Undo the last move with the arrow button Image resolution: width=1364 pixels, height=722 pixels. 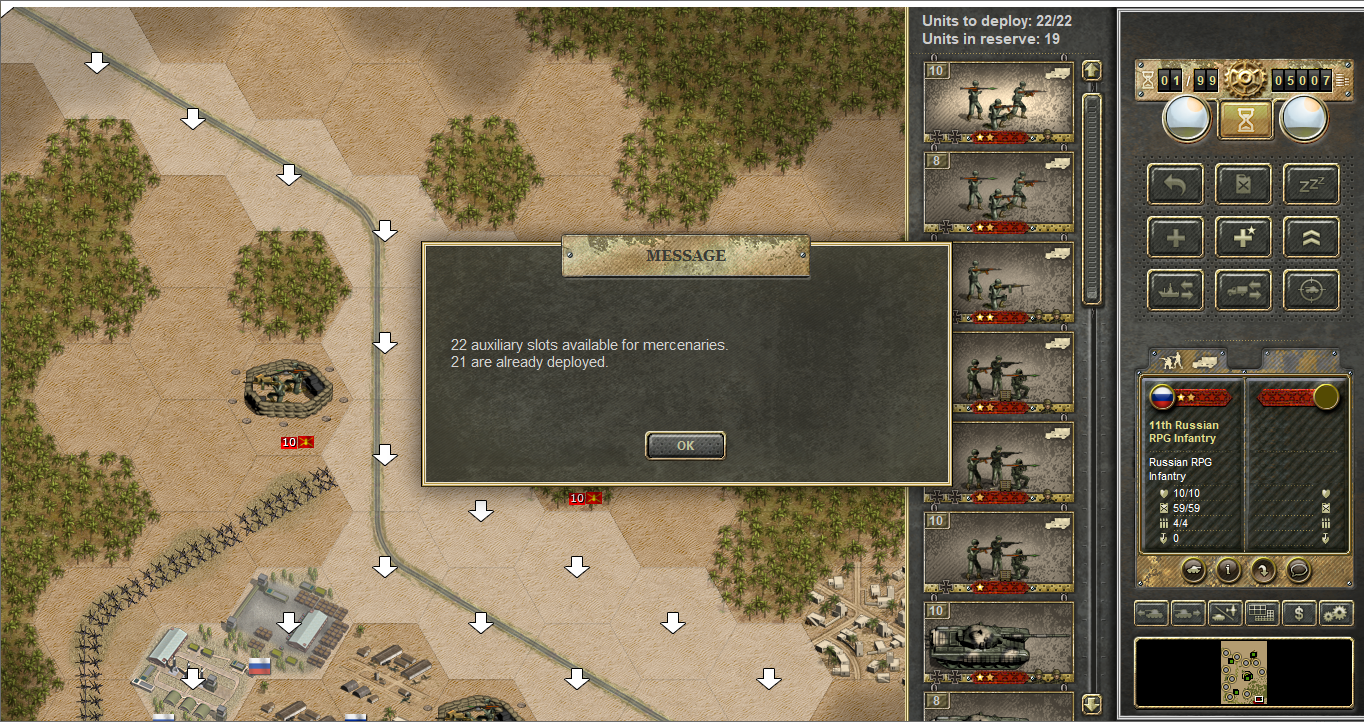(x=1175, y=185)
